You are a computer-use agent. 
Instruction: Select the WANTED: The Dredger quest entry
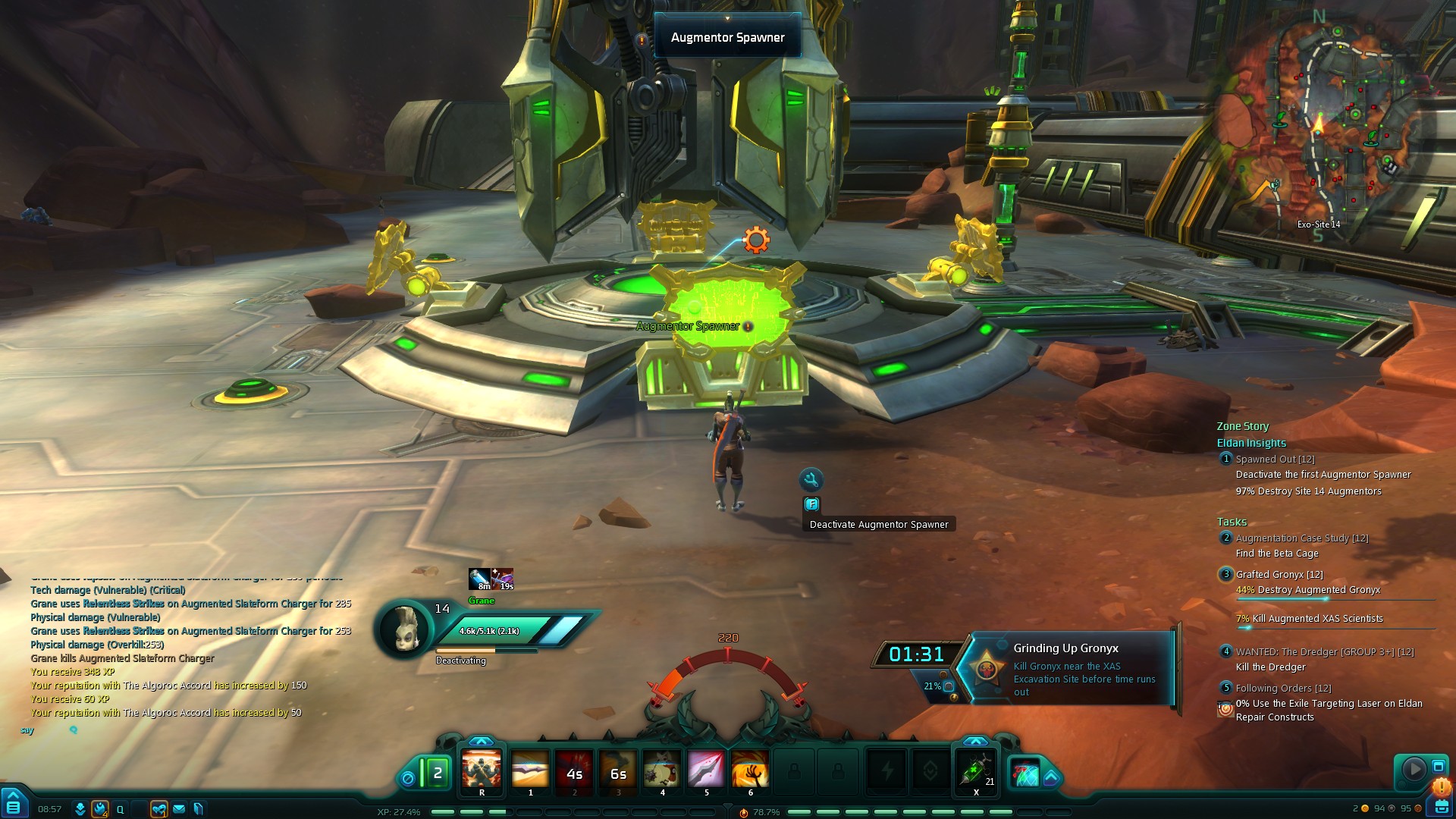(1324, 651)
